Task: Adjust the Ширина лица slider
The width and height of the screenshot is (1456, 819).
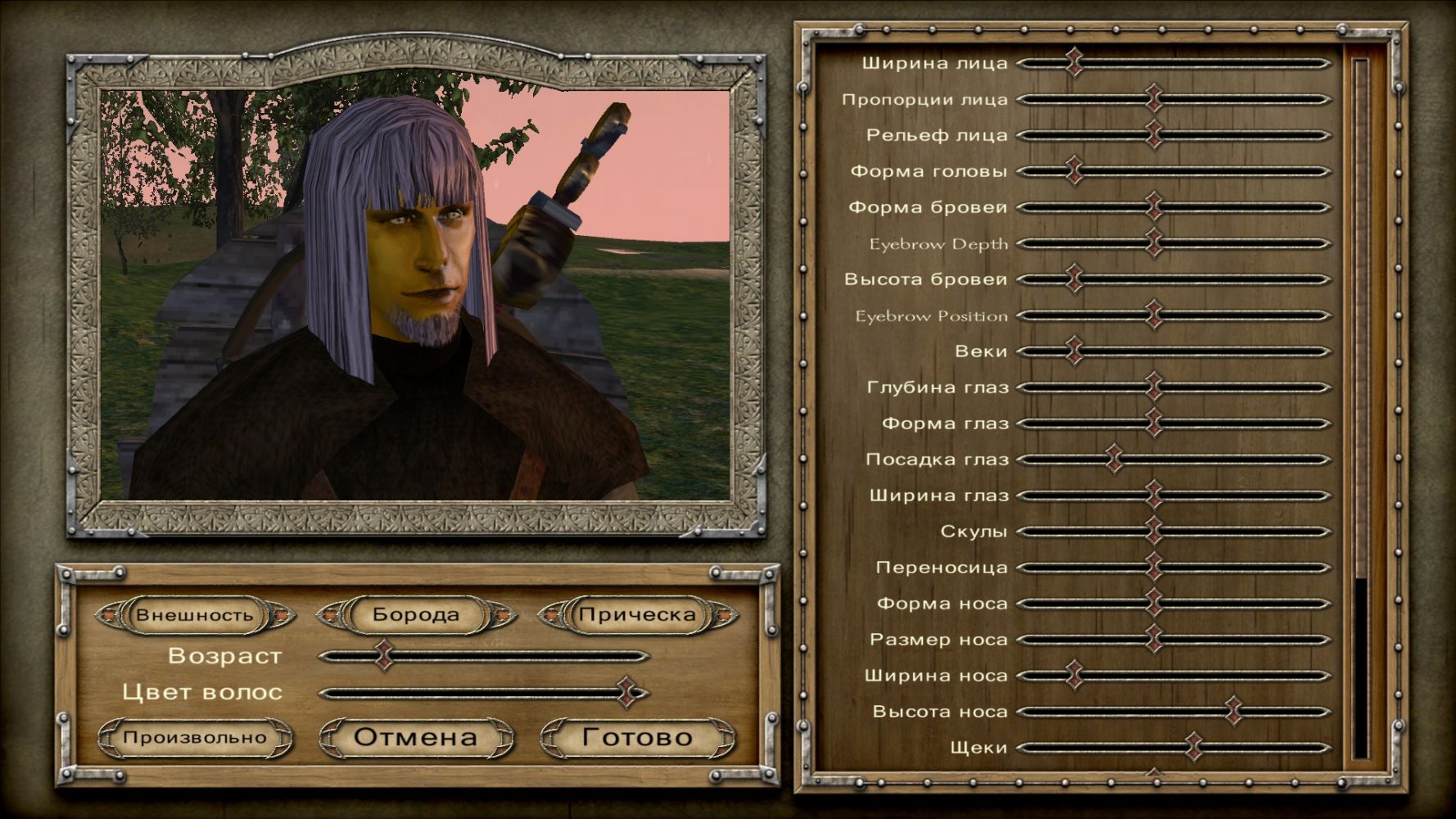Action: 1075,63
